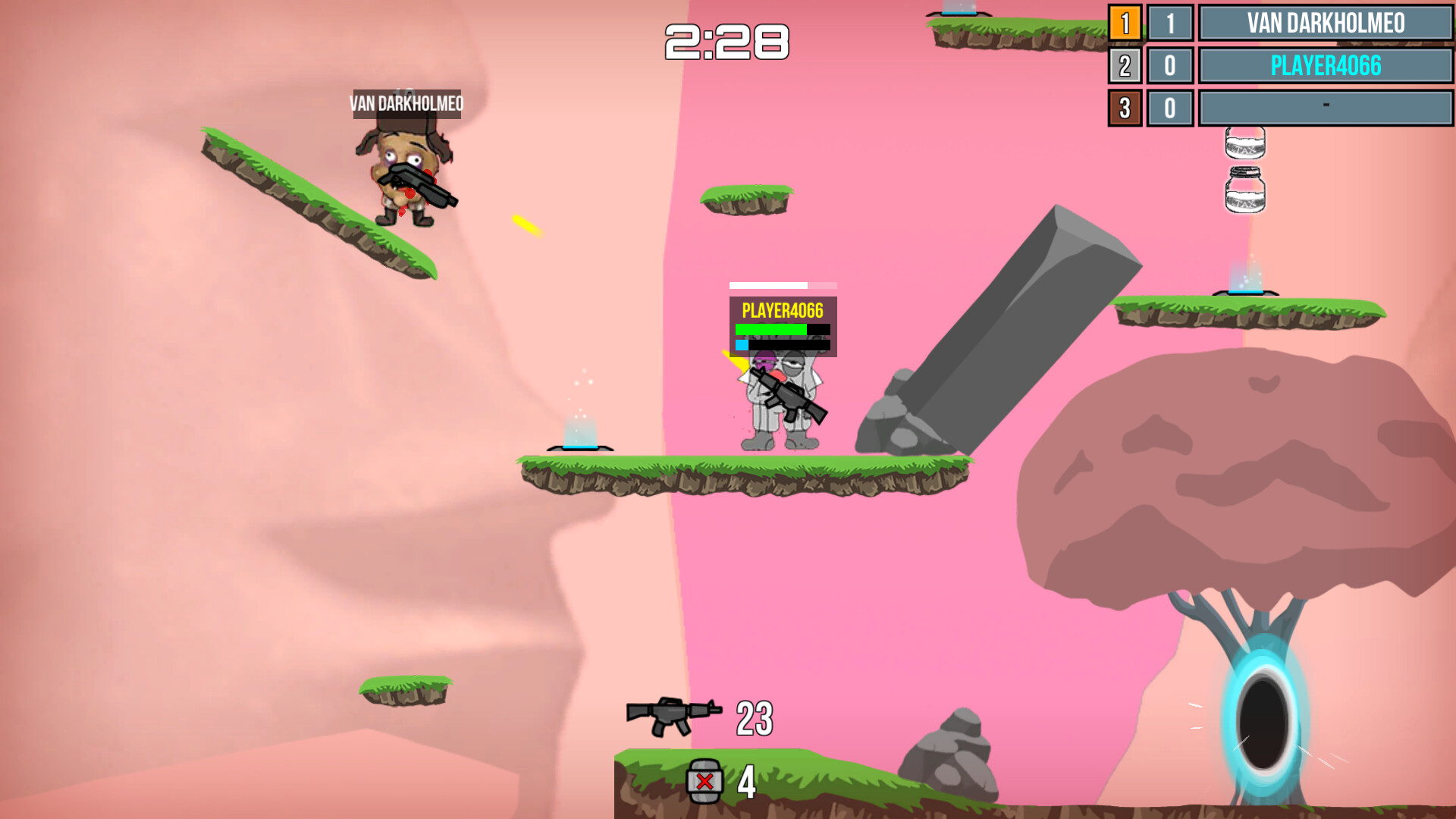Viewport: 1456px width, 819px height.
Task: Click the empty third scoreboard slot
Action: click(x=1326, y=108)
